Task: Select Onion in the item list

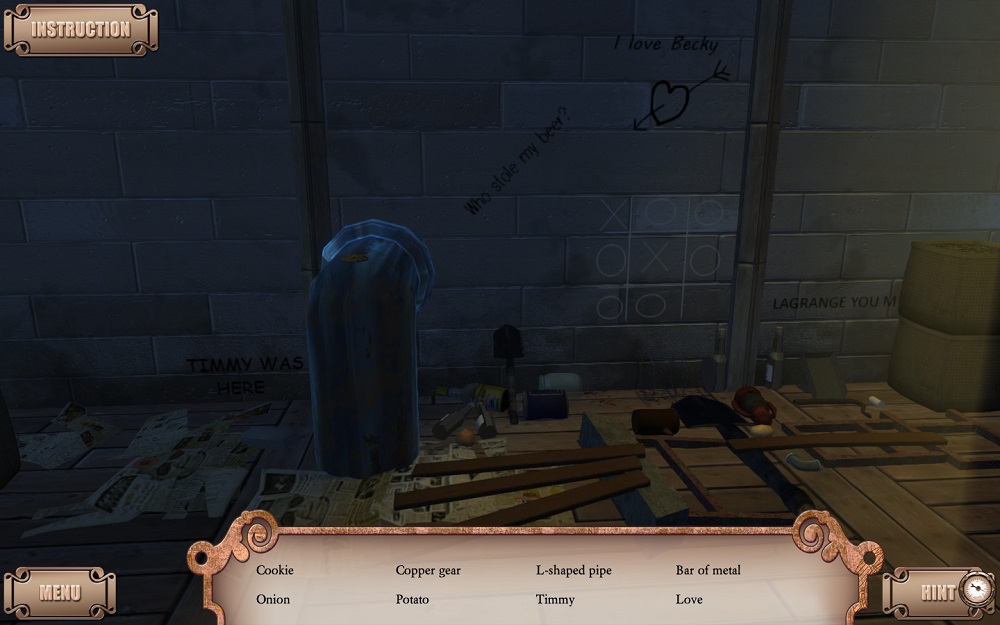Action: coord(273,599)
